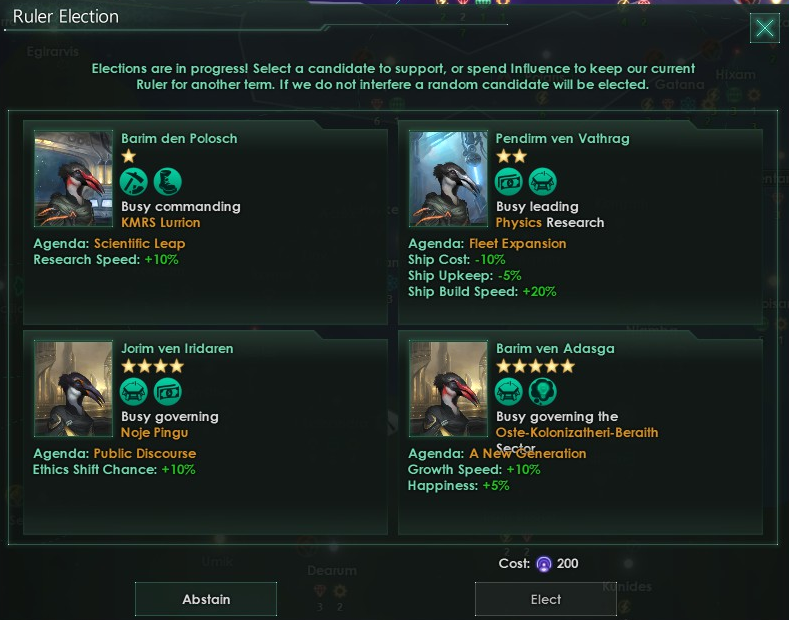The width and height of the screenshot is (789, 620).
Task: Inspect Barim ven Adasga's lightbulb trait icon
Action: (x=543, y=391)
